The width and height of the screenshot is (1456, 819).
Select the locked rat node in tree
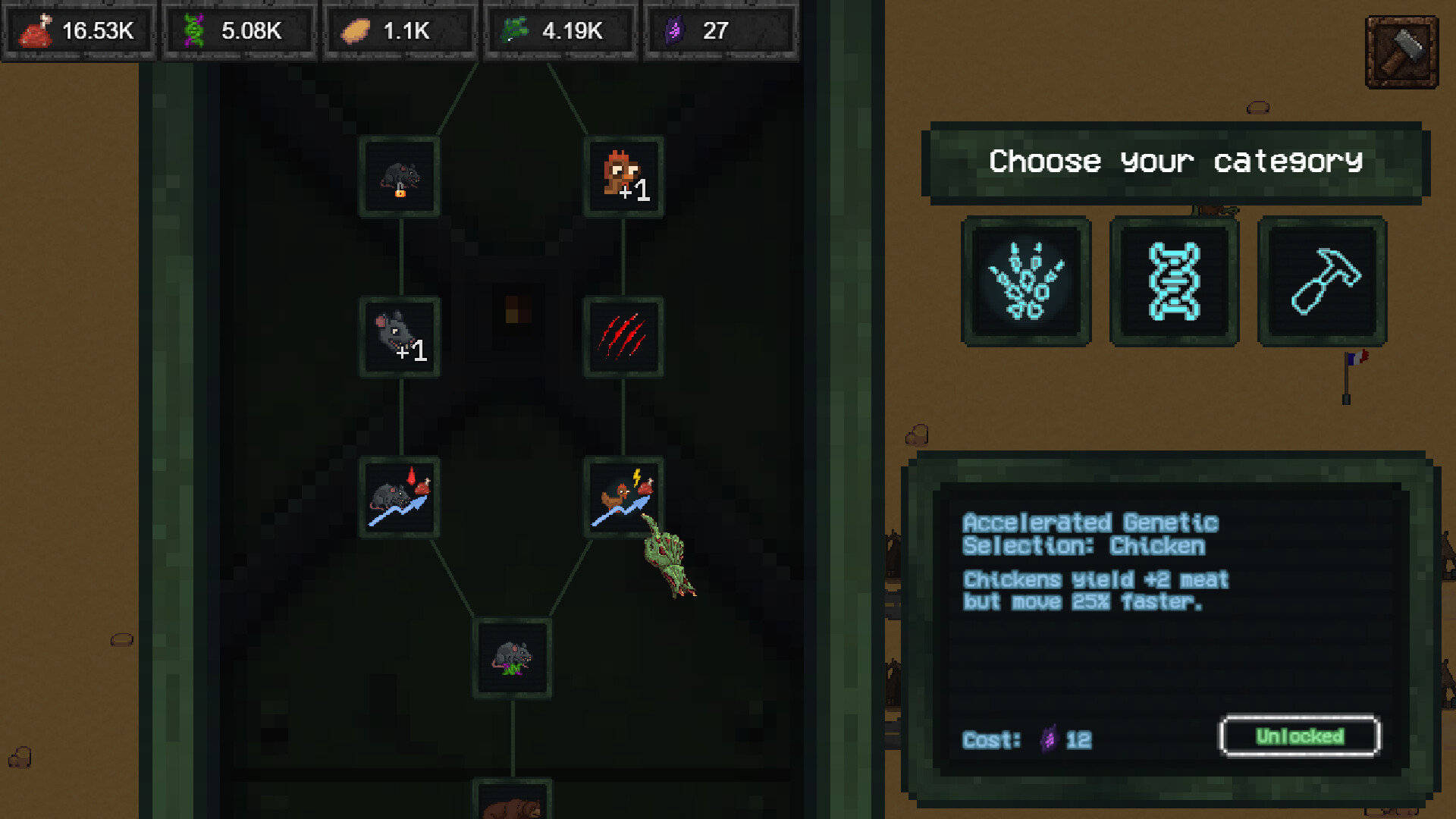coord(400,175)
